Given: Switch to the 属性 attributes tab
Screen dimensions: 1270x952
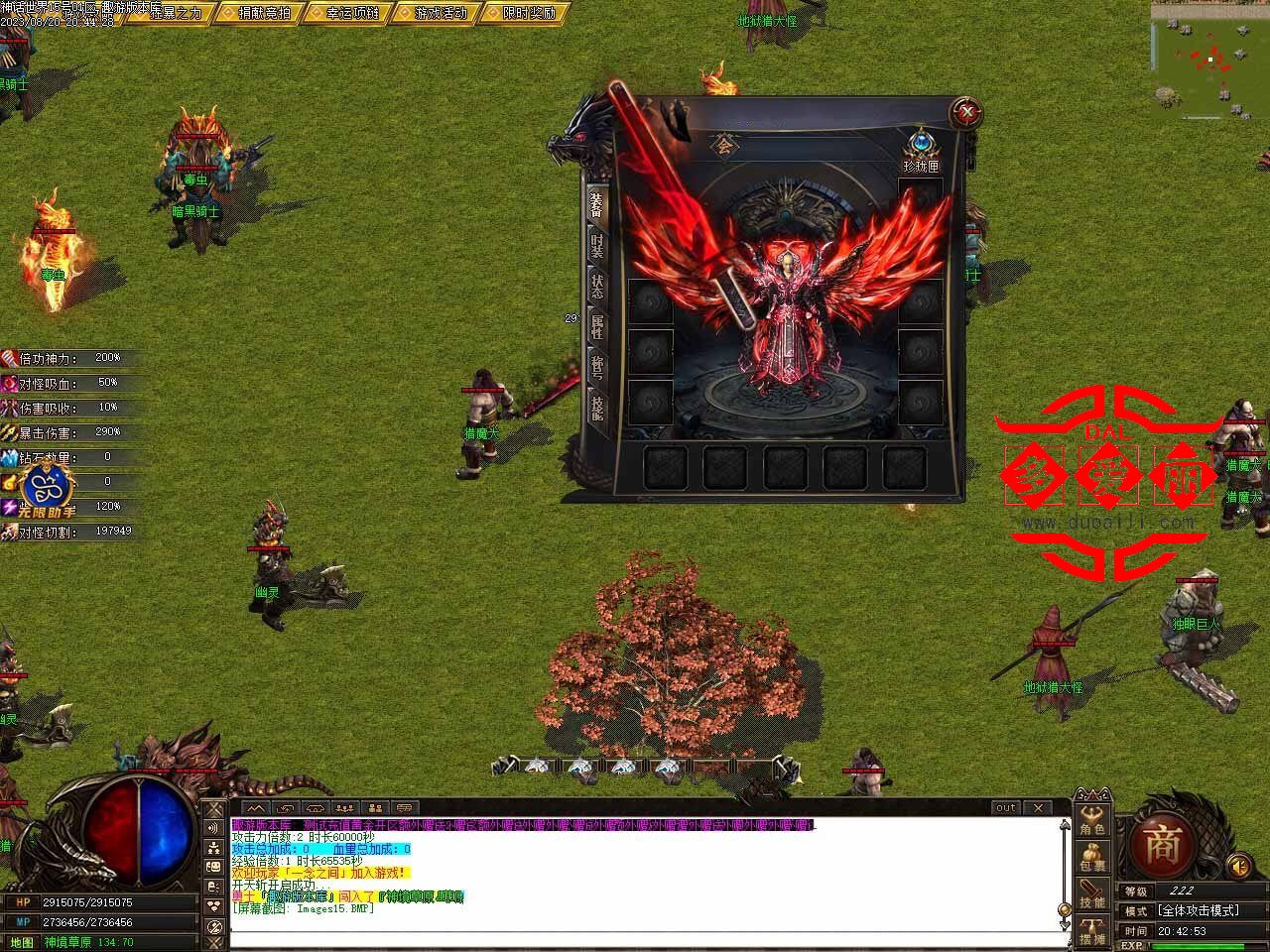Looking at the screenshot, I should coord(597,326).
